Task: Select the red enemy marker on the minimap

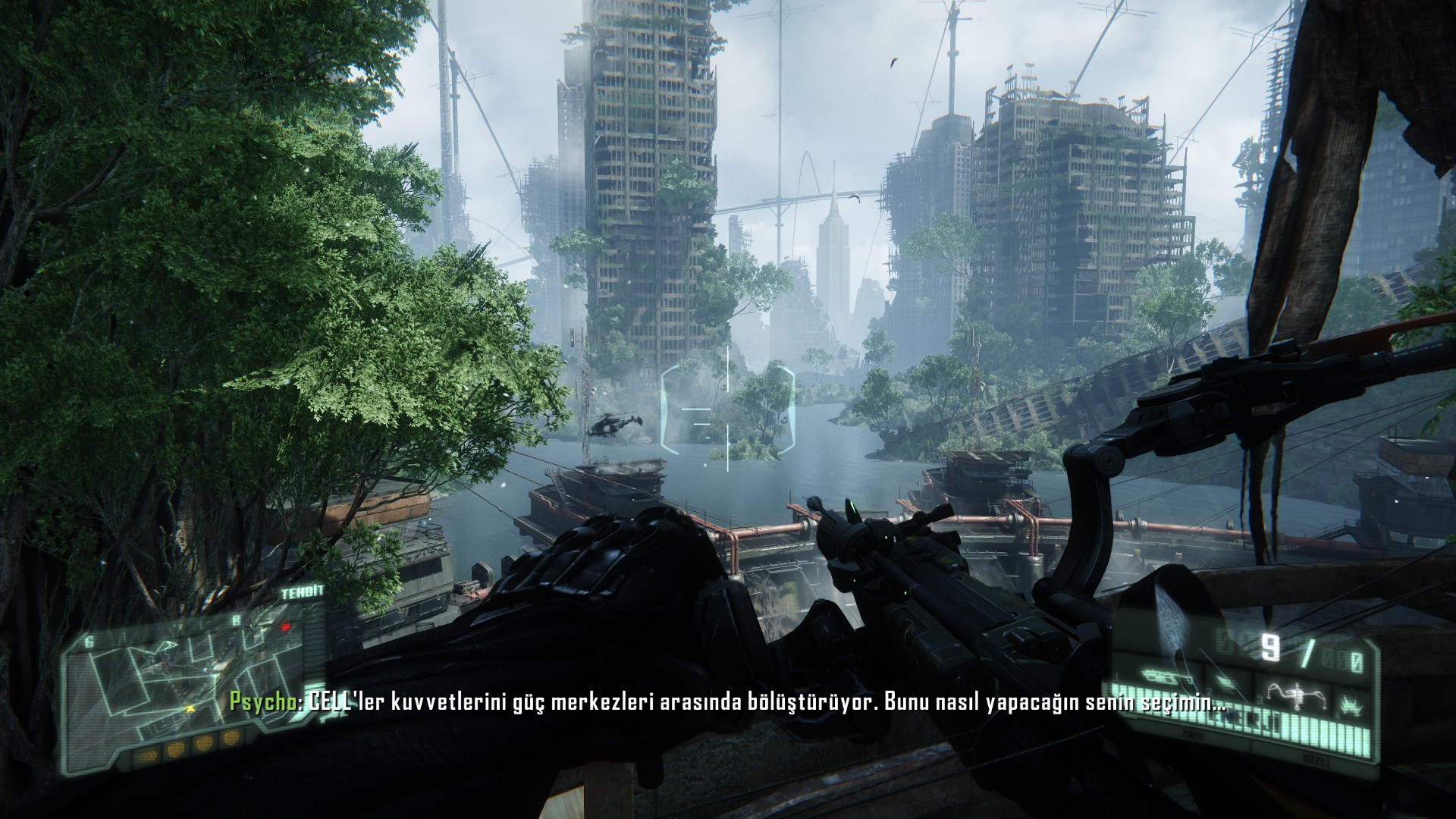Action: [x=286, y=627]
